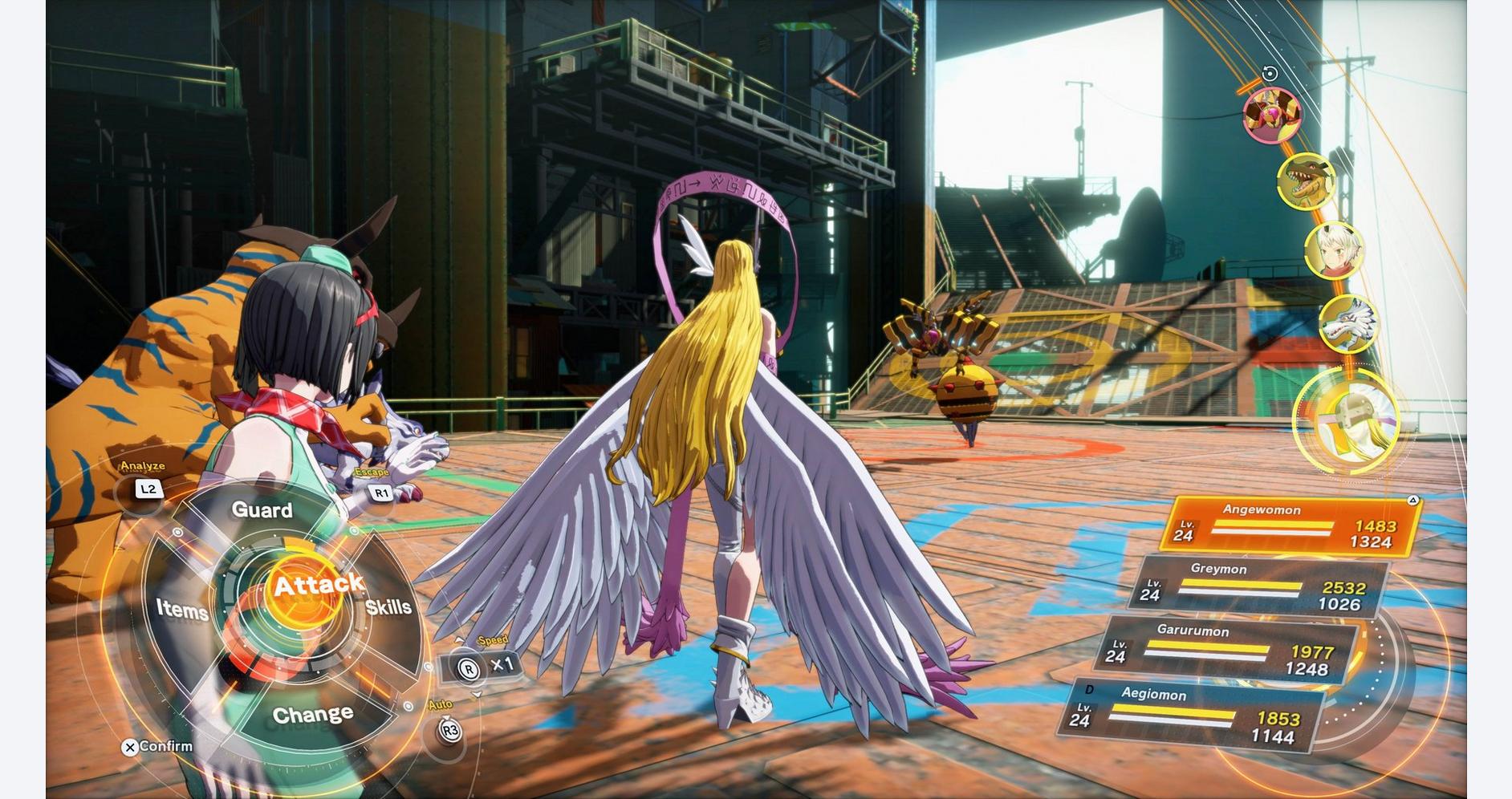
Task: Select Garurumon's party status panel
Action: click(1226, 651)
